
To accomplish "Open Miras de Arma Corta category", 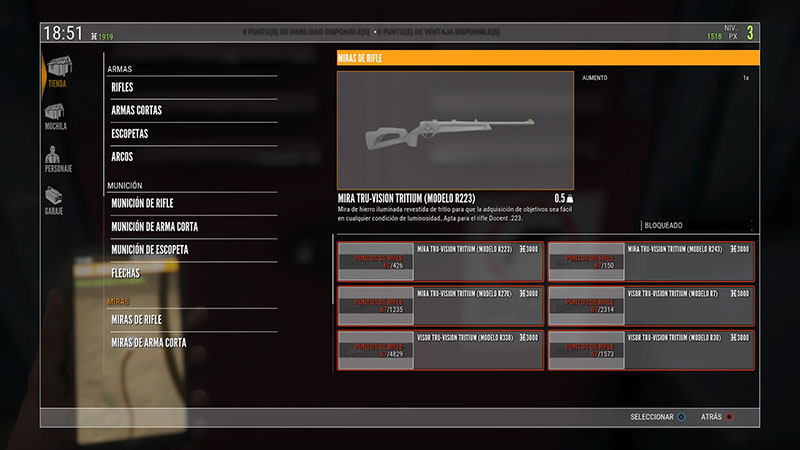I will tap(192, 343).
